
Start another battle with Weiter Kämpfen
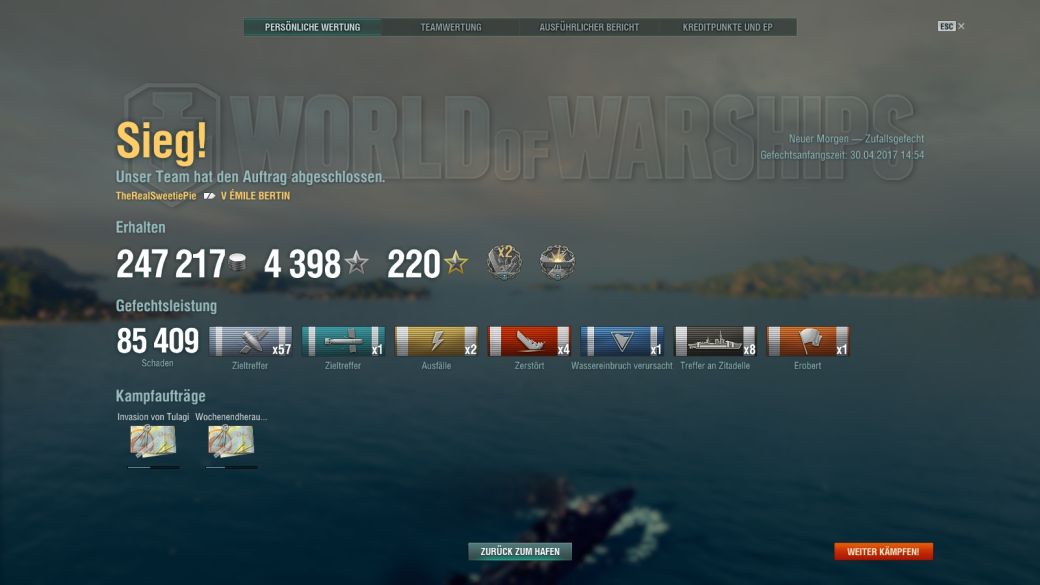(883, 551)
